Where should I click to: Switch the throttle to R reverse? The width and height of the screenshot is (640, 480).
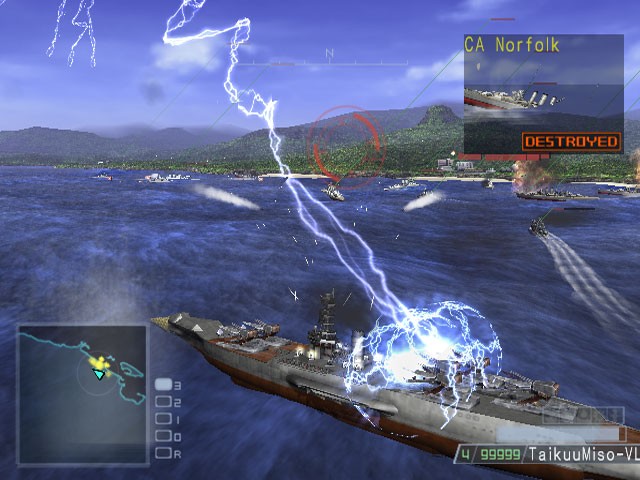tap(163, 453)
